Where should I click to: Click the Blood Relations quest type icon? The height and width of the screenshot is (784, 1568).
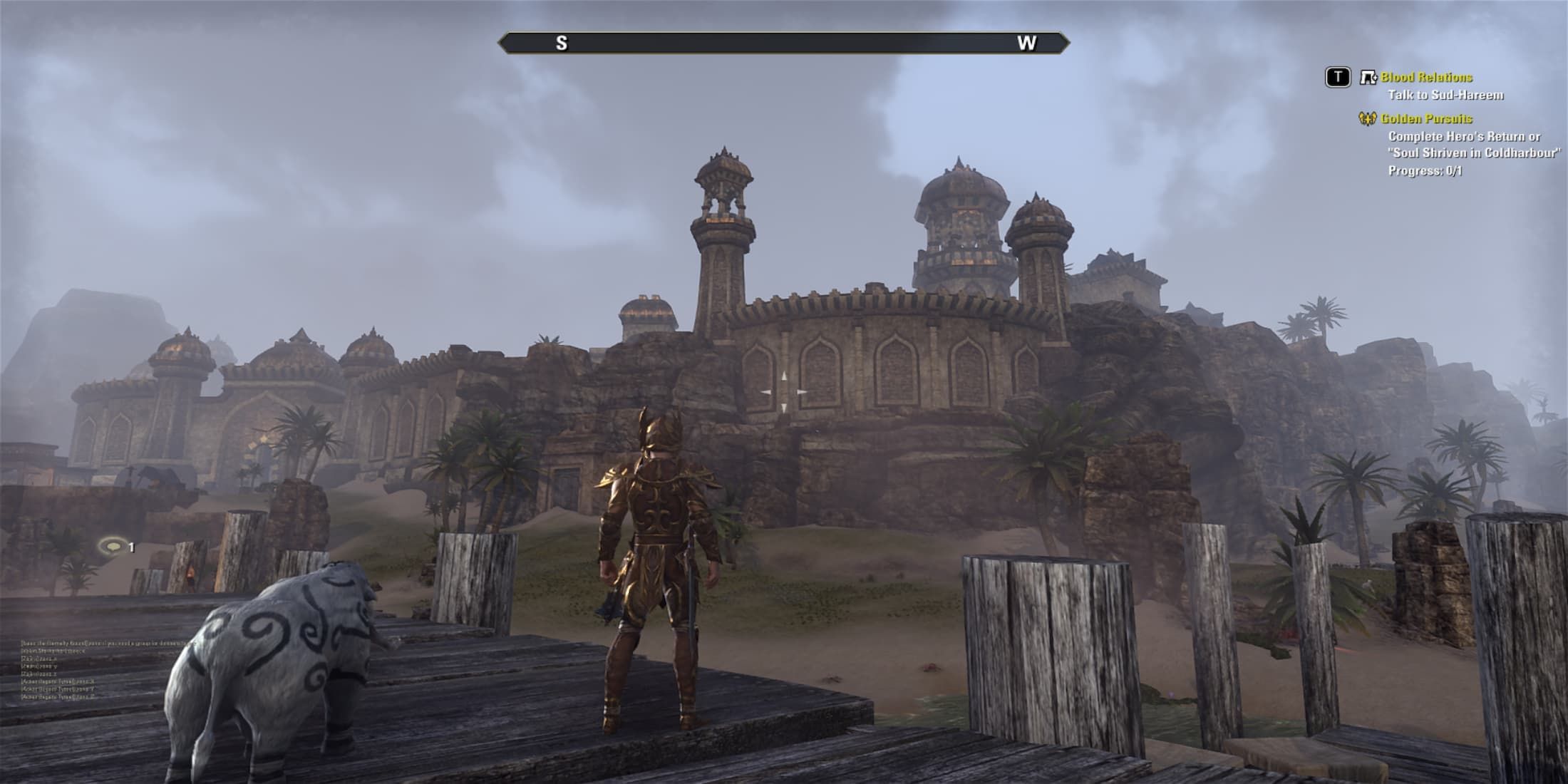[x=1368, y=78]
